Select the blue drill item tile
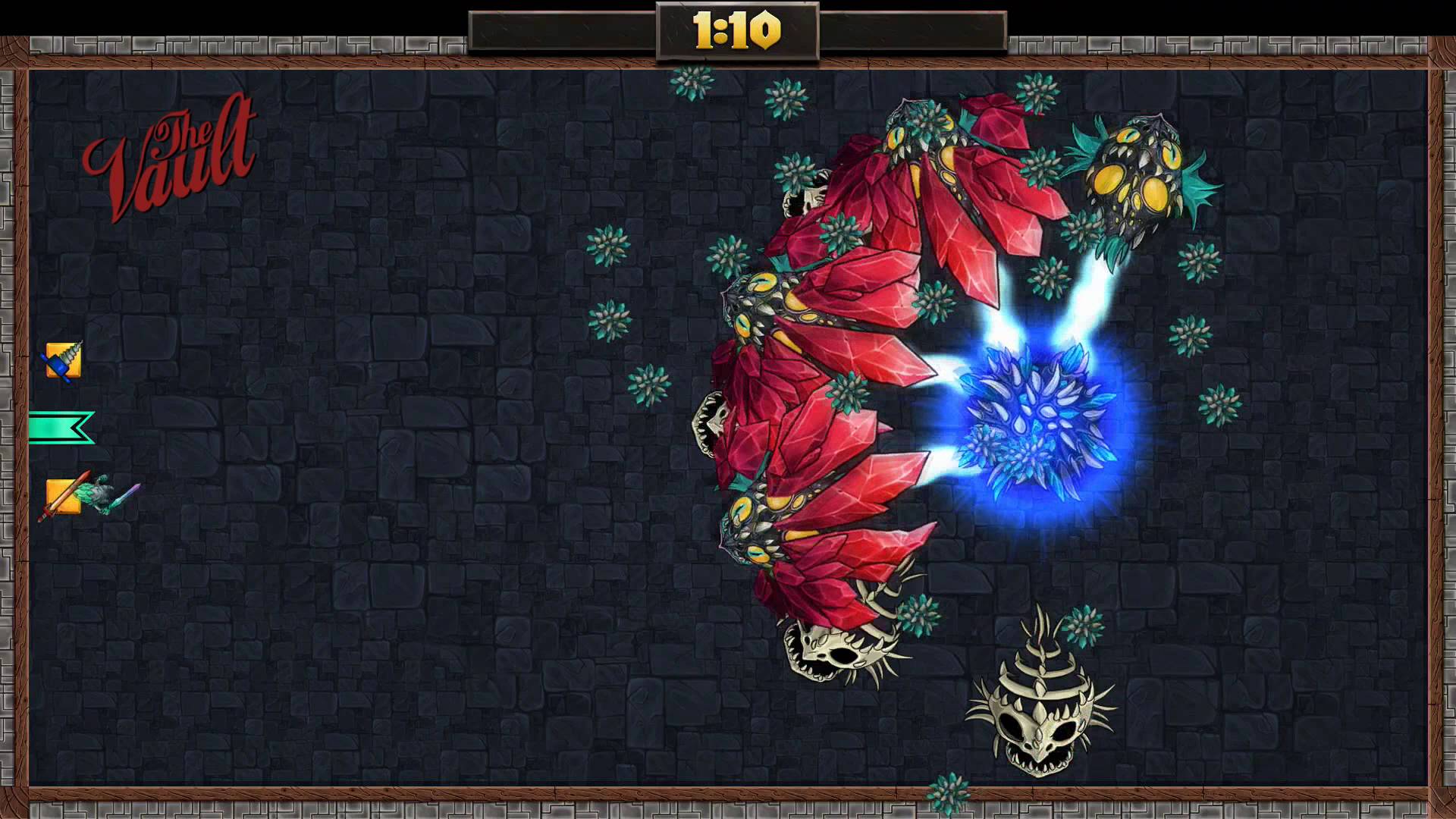The height and width of the screenshot is (819, 1456). tap(63, 361)
